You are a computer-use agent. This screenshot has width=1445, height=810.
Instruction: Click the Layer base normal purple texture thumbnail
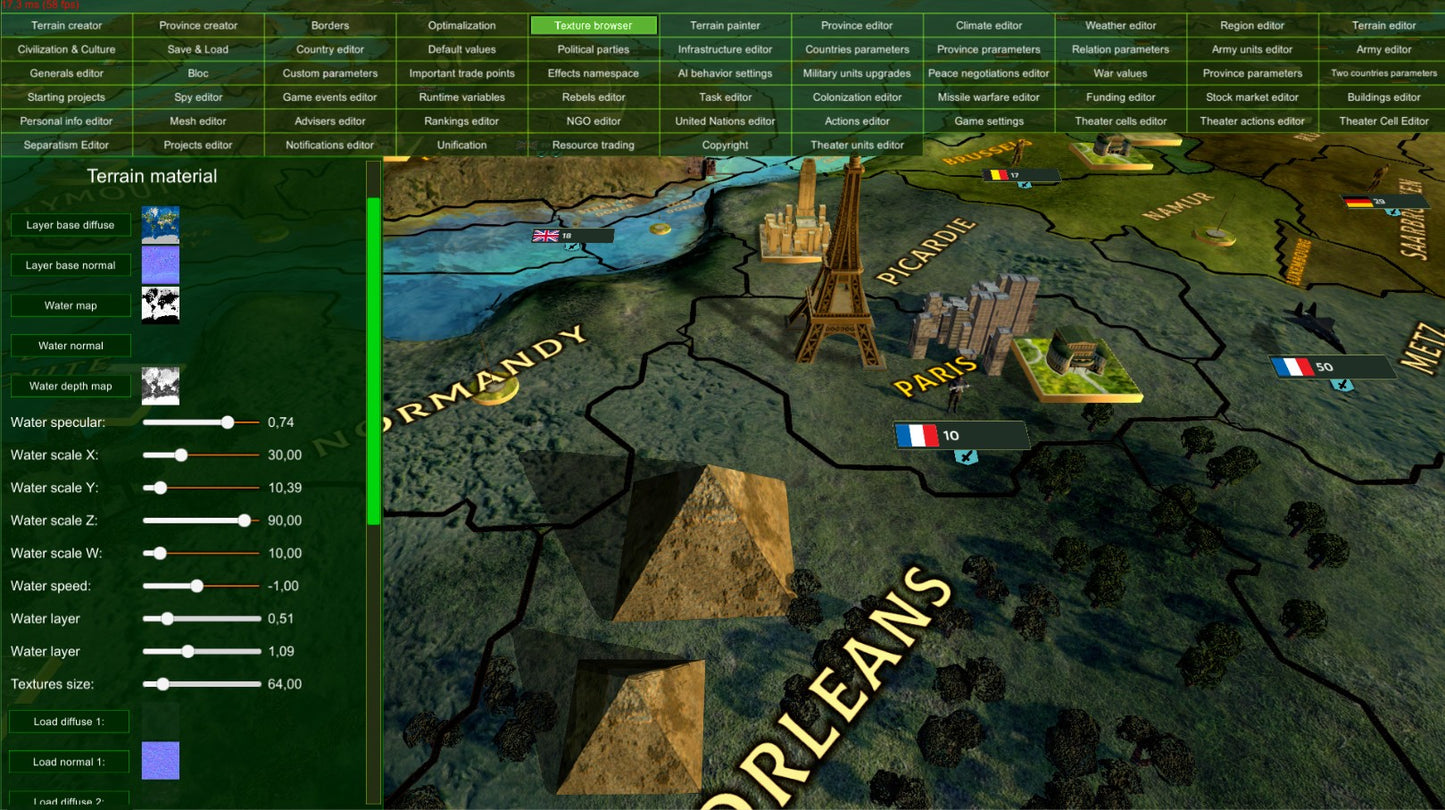coord(161,264)
